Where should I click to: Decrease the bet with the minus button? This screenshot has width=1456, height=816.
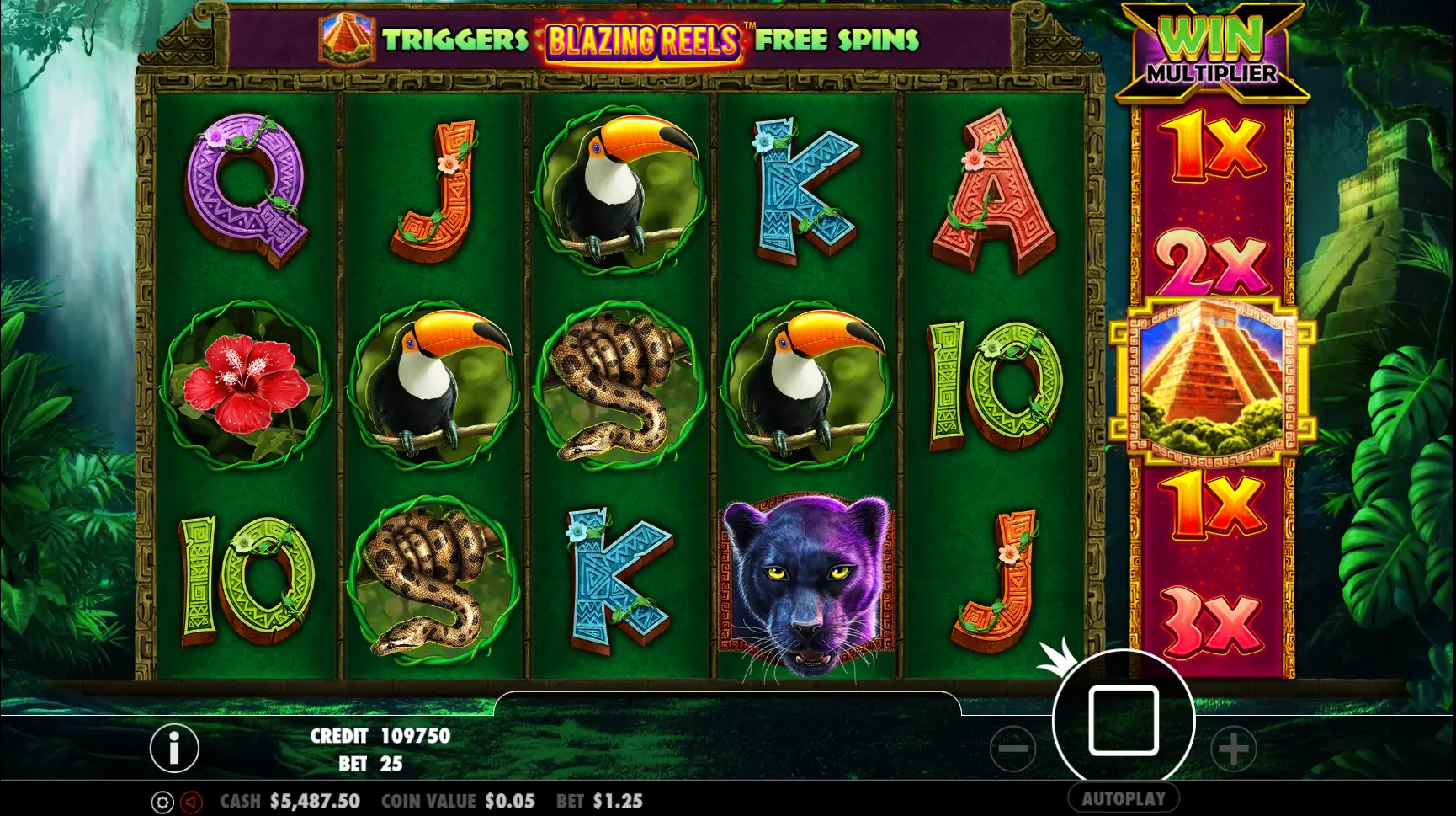(x=1012, y=748)
